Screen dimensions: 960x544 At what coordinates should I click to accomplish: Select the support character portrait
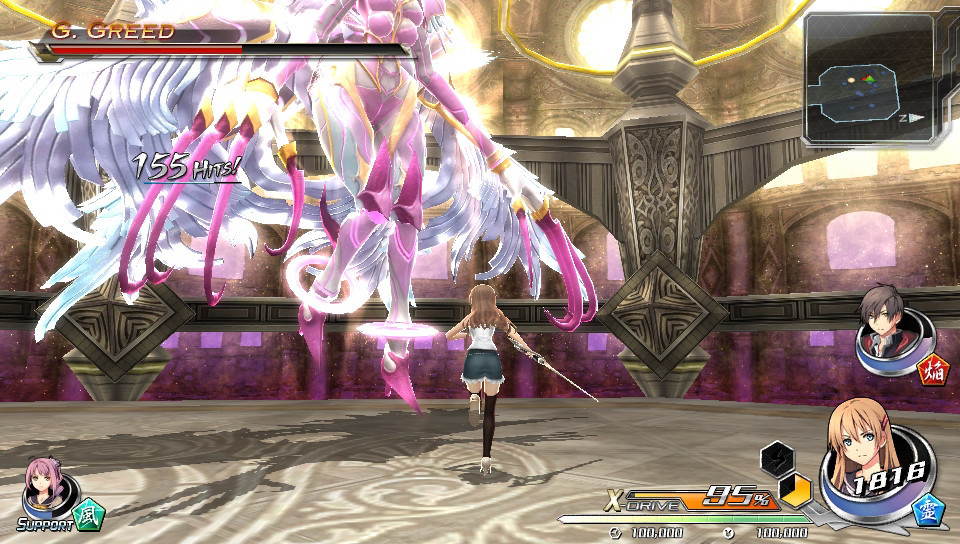pos(45,484)
